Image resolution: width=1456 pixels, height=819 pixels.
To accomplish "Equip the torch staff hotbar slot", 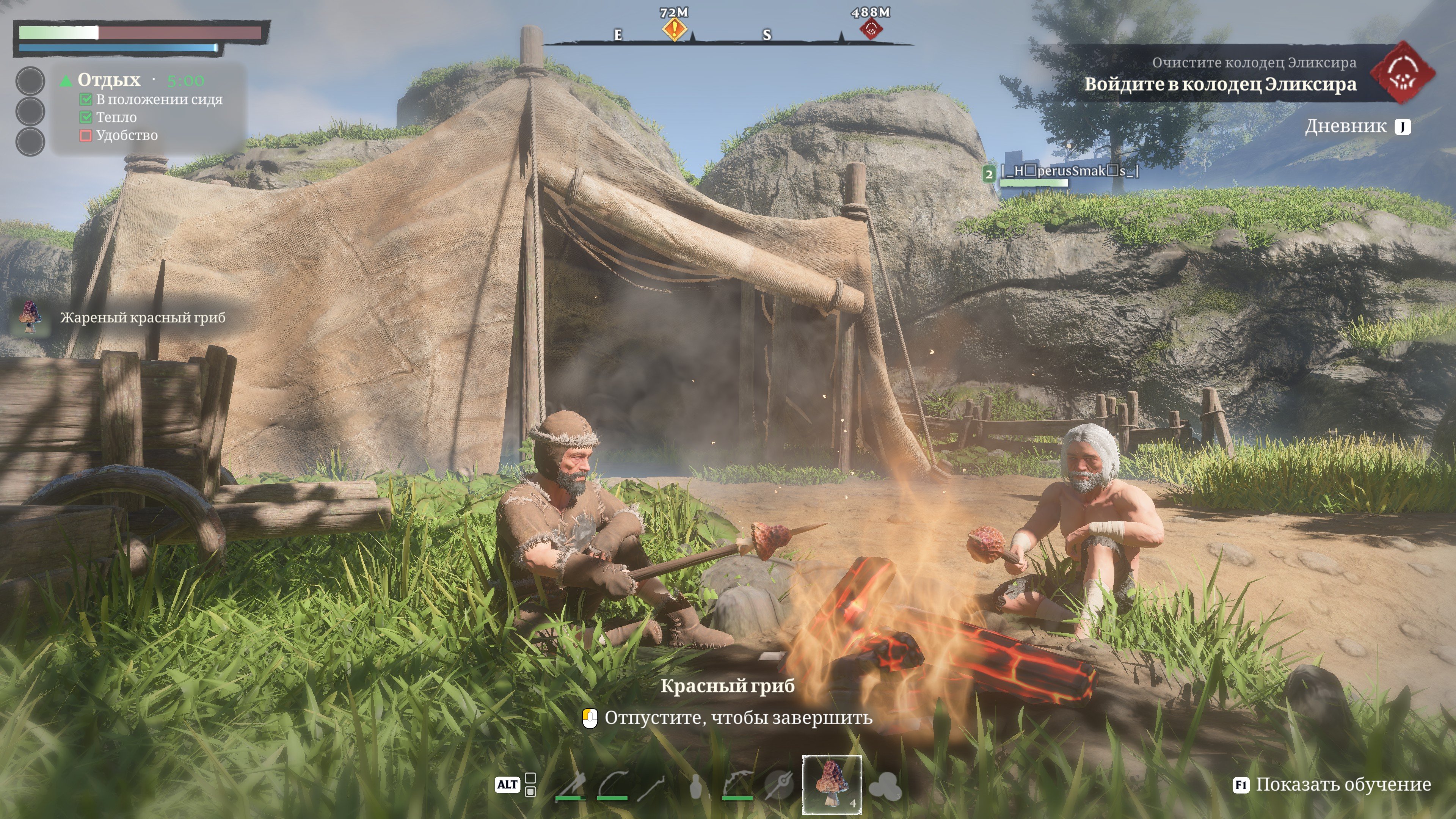I will coord(653,785).
